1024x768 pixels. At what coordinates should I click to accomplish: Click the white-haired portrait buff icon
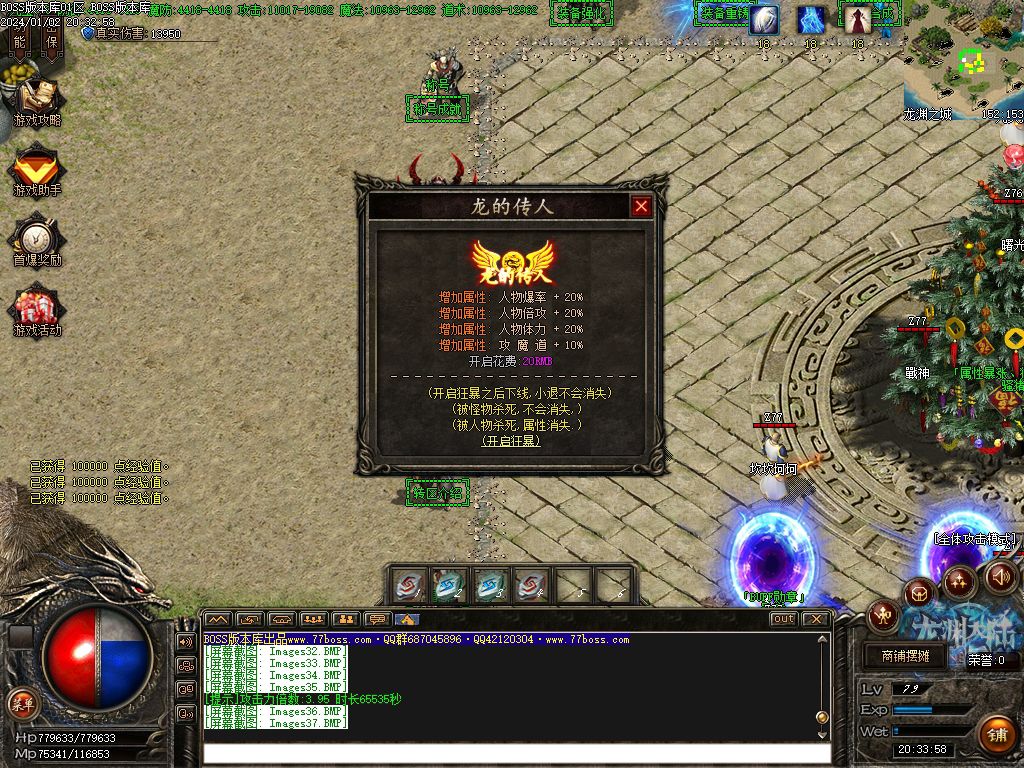click(765, 19)
